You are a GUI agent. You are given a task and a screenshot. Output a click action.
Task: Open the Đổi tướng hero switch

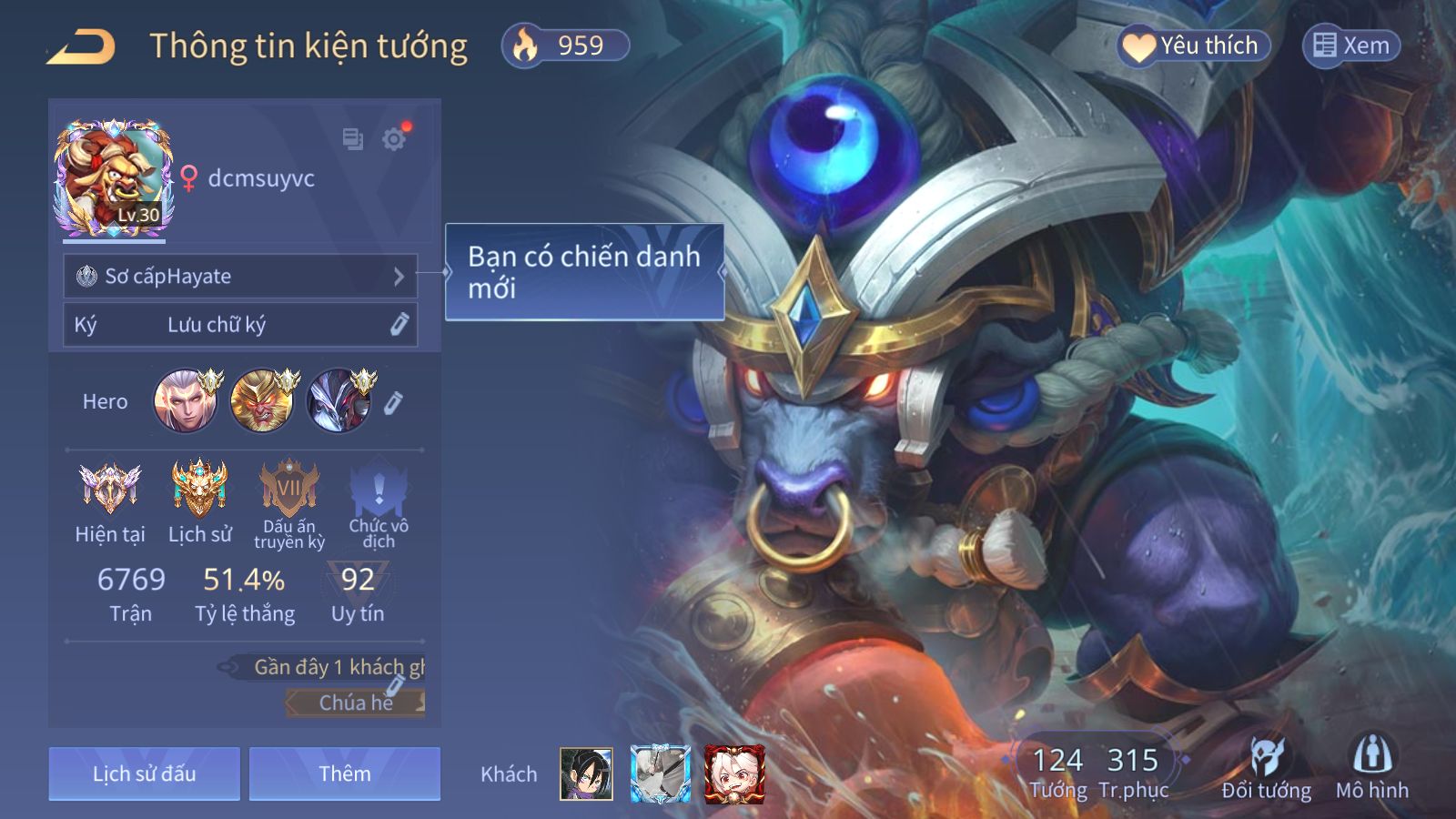tap(1266, 769)
